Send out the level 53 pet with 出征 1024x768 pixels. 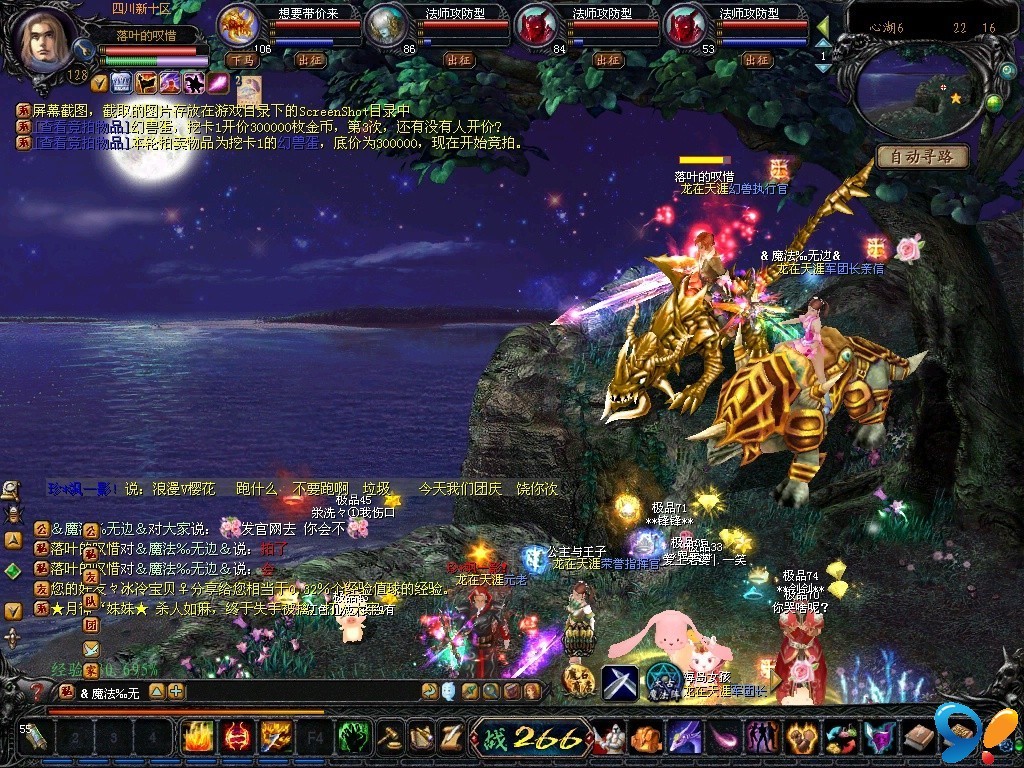756,60
